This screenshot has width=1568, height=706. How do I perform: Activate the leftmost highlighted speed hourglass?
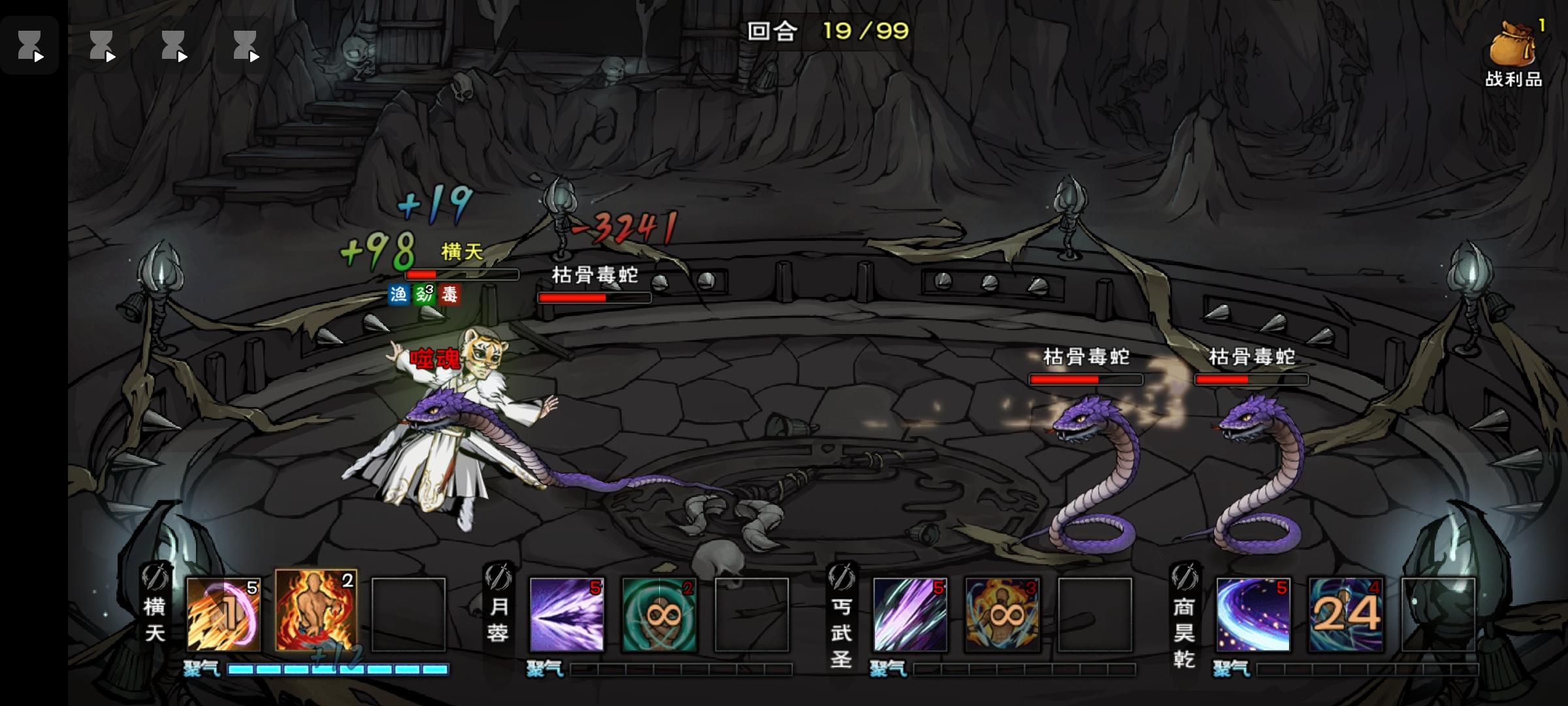29,46
